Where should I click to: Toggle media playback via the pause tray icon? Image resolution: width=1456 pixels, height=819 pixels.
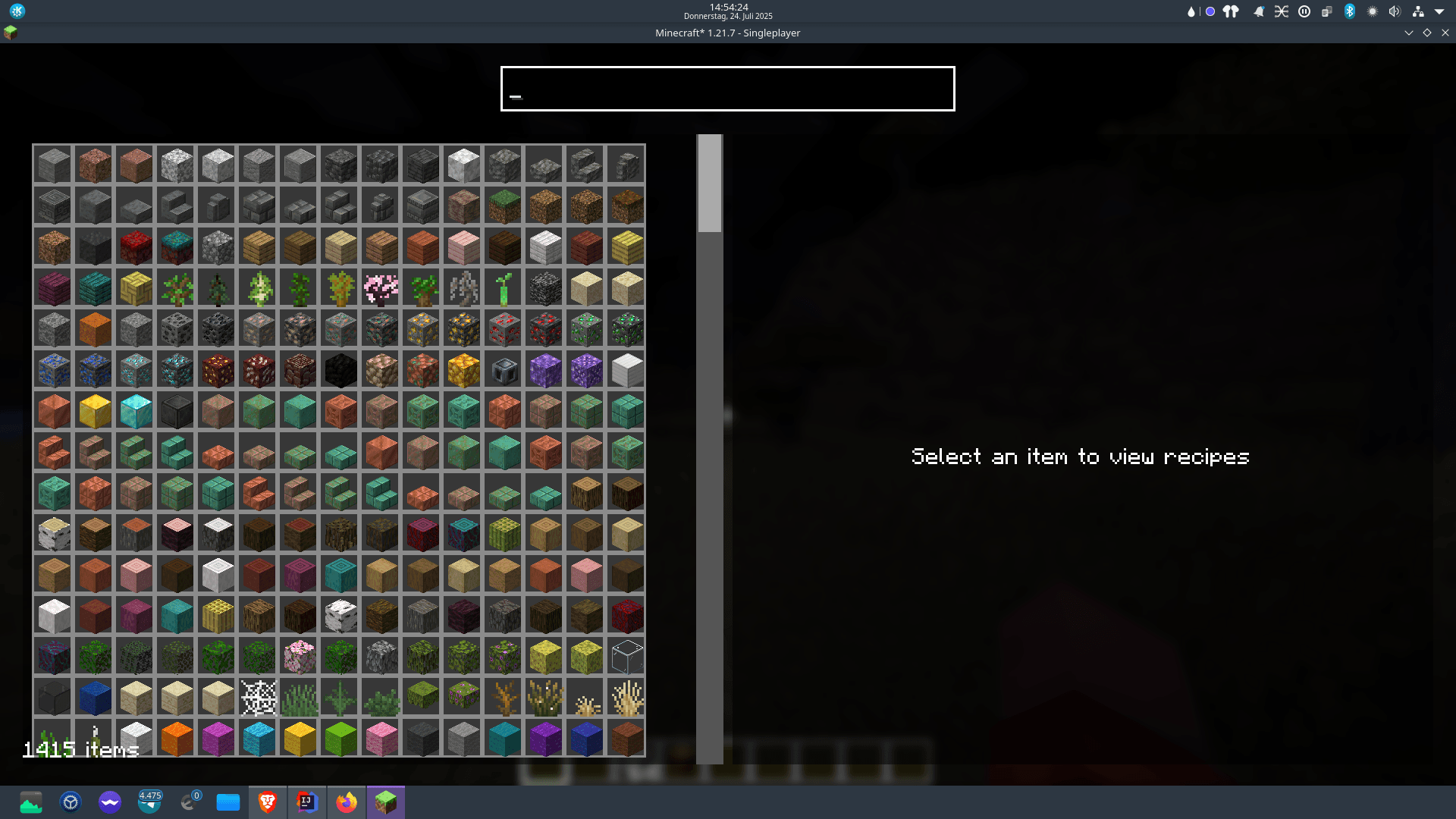click(1303, 11)
